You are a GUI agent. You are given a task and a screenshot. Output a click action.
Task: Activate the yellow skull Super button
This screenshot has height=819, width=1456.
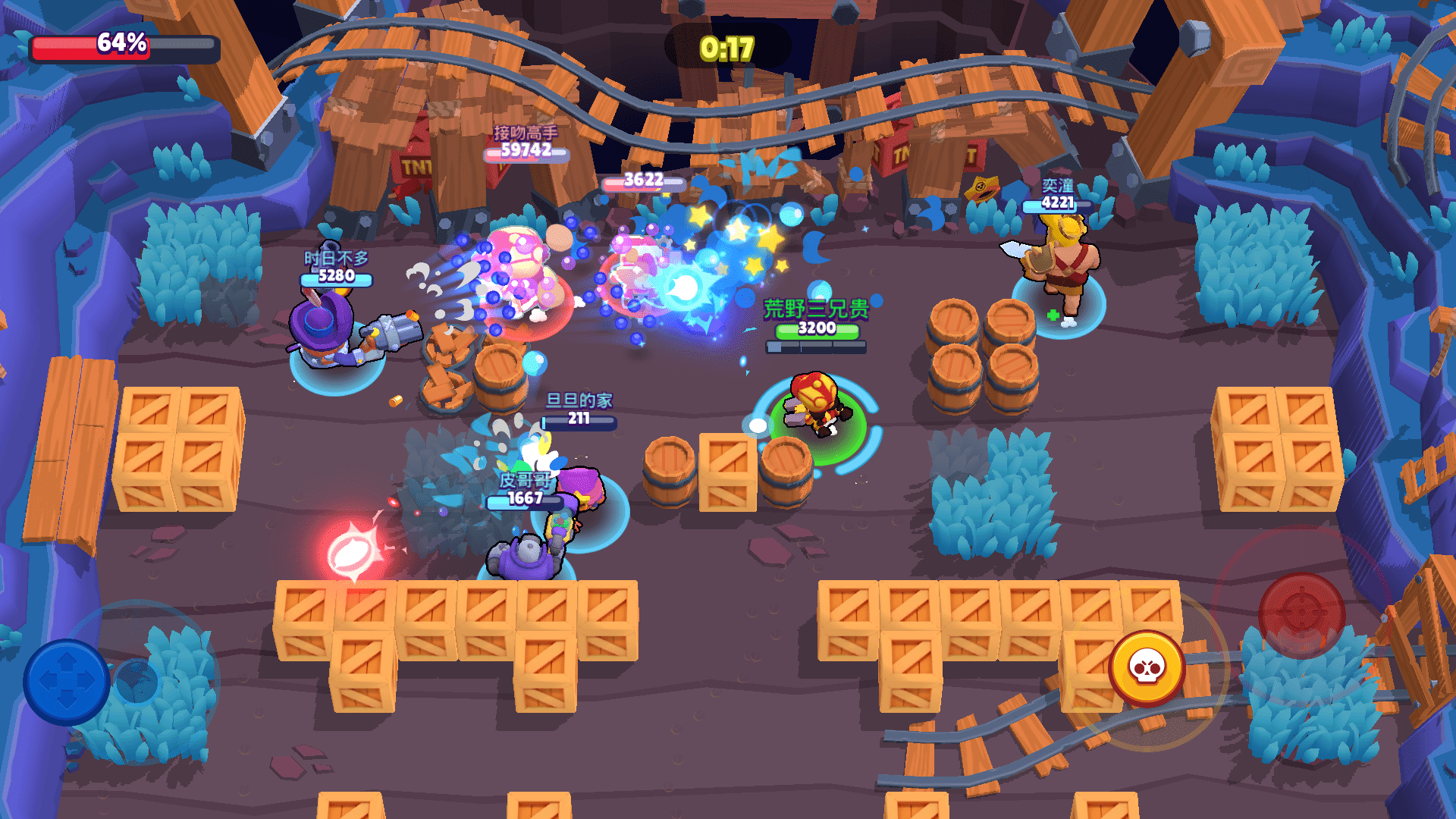coord(1147,667)
